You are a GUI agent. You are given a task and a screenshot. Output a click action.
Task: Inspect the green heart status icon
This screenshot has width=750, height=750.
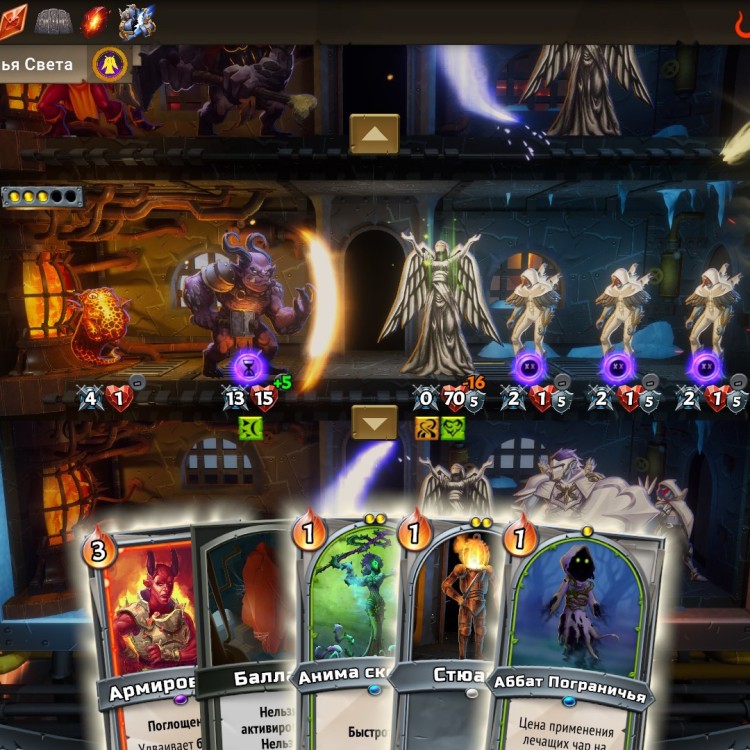point(452,429)
